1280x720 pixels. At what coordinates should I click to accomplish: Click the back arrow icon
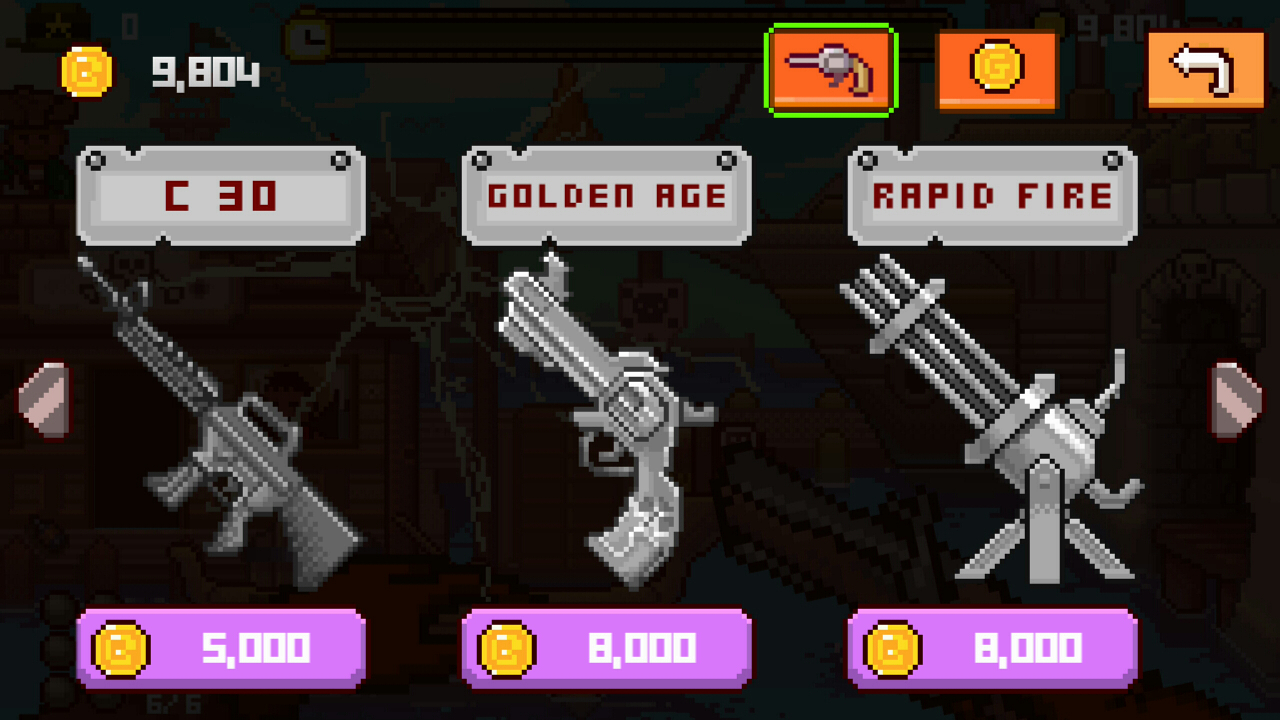(1206, 69)
